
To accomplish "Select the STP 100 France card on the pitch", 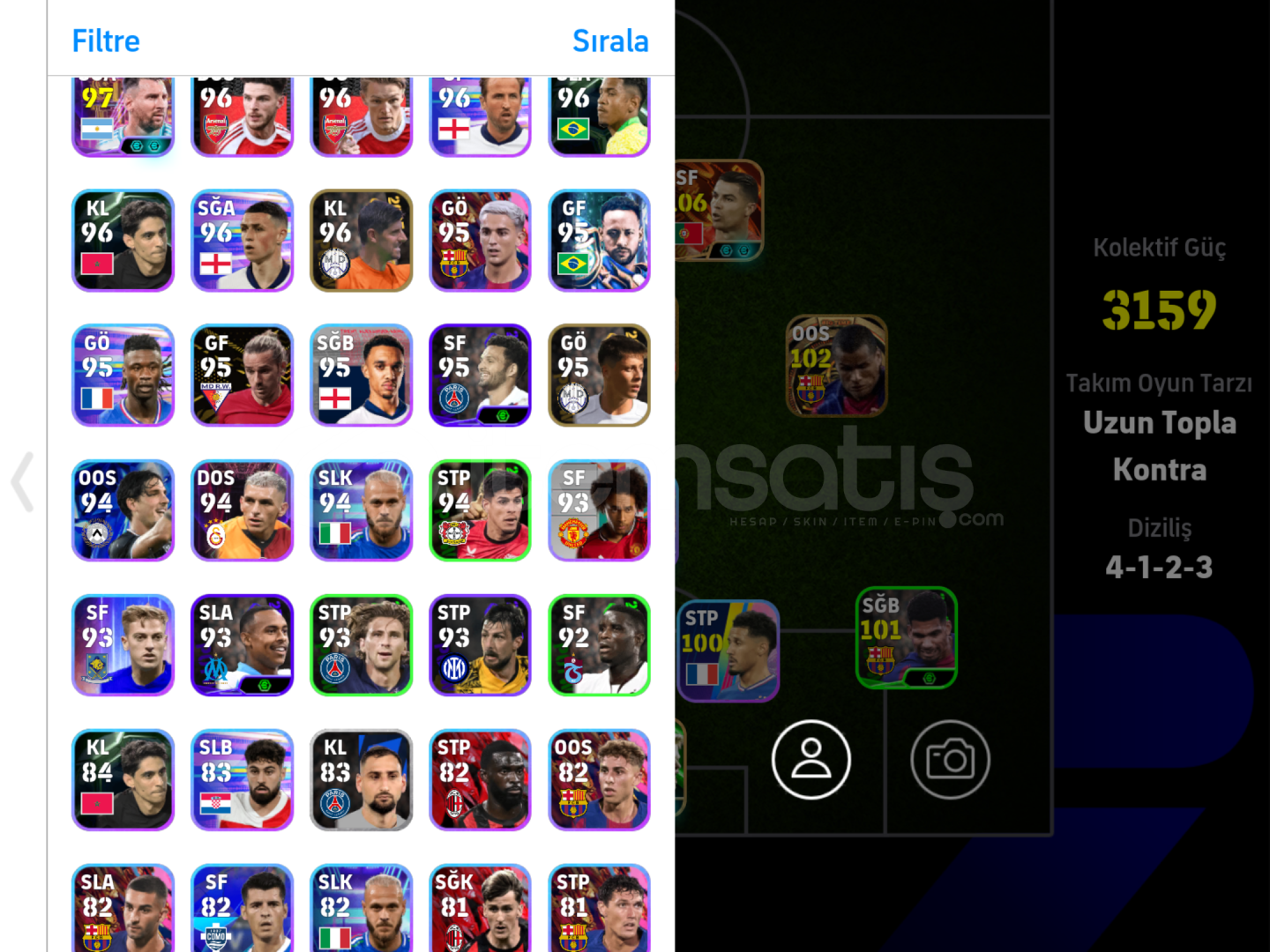I will pos(729,651).
